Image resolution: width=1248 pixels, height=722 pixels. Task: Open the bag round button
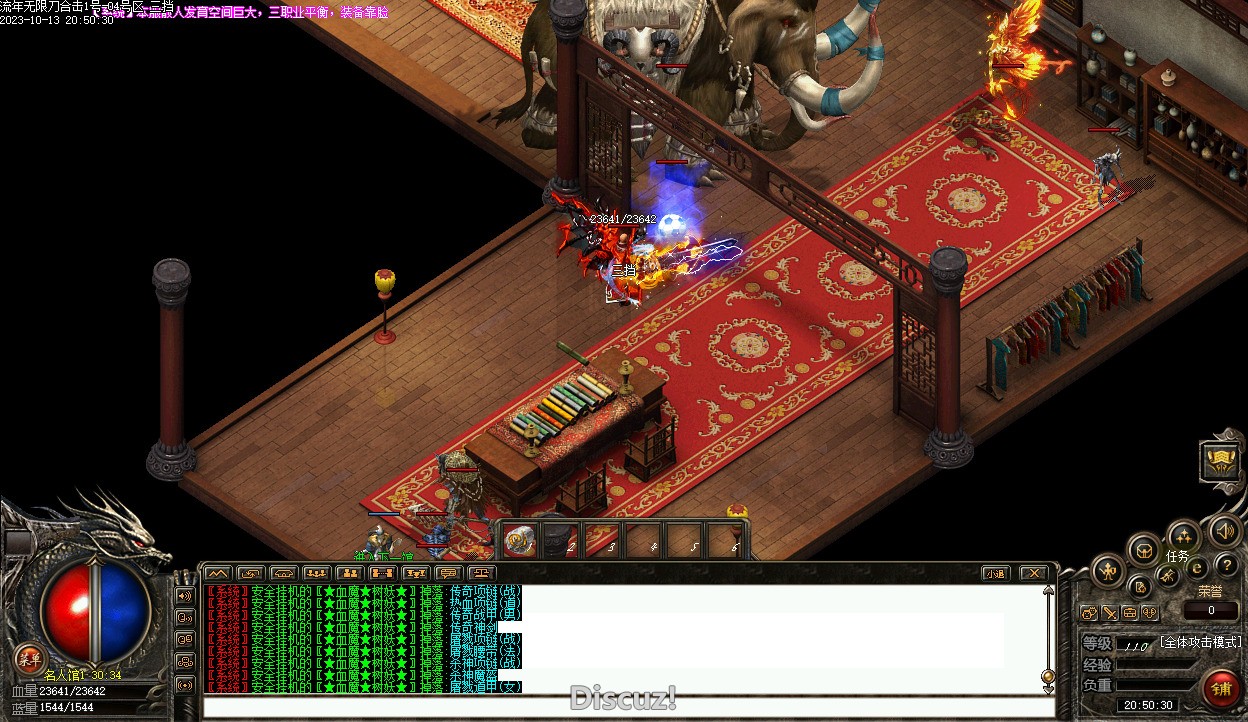pyautogui.click(x=1144, y=549)
